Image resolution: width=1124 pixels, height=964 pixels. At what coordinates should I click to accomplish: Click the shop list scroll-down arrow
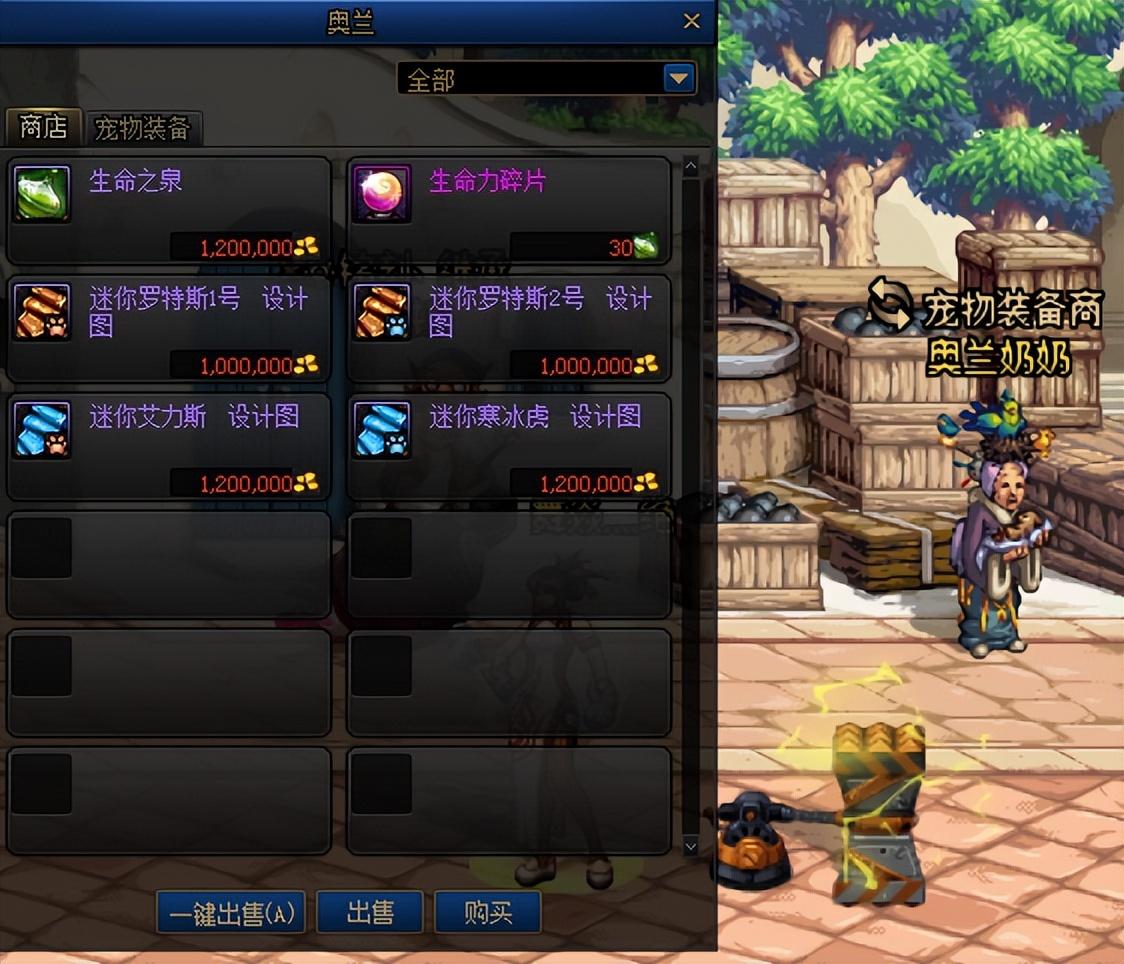[690, 846]
